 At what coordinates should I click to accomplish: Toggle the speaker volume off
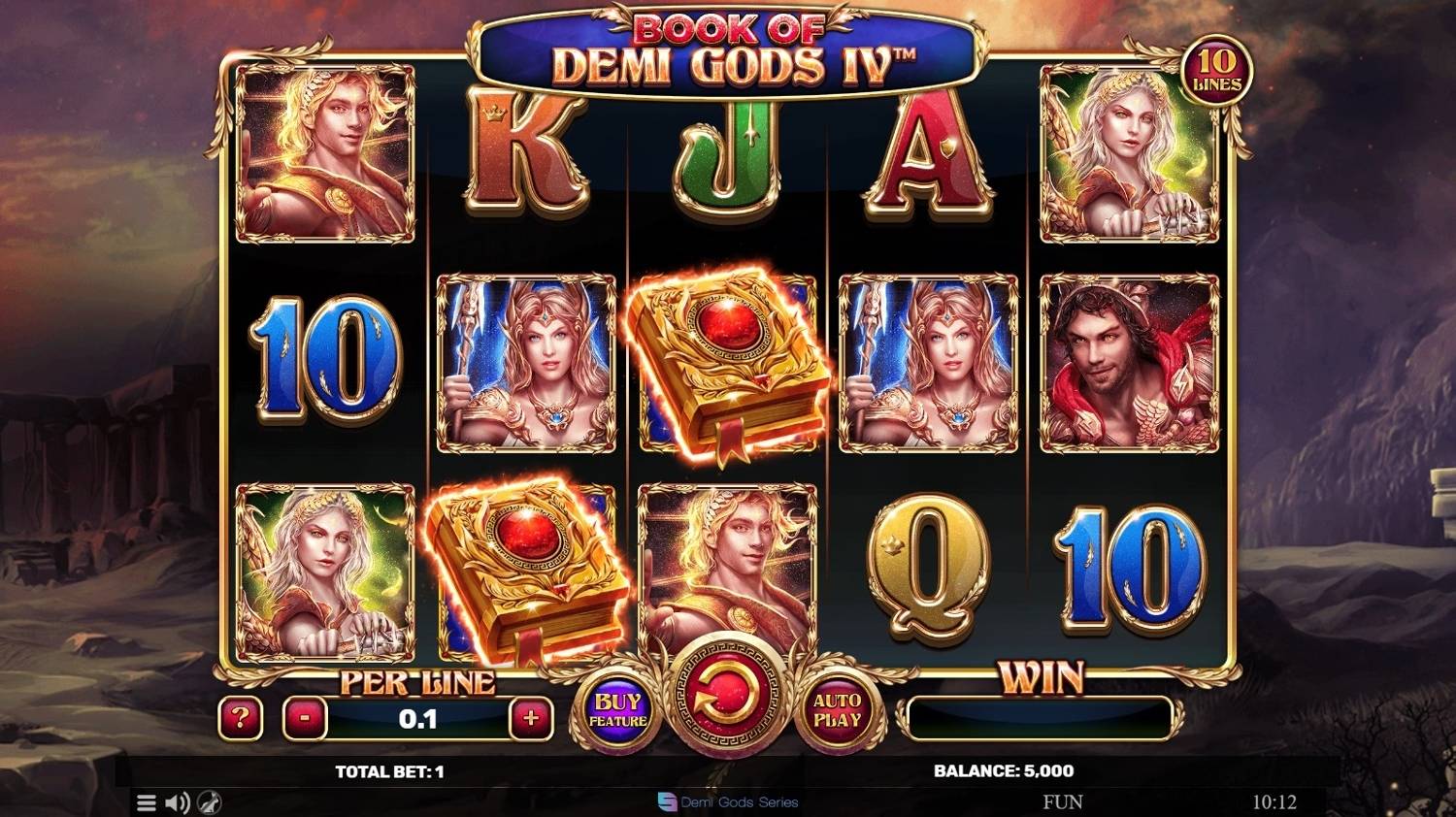[x=177, y=802]
